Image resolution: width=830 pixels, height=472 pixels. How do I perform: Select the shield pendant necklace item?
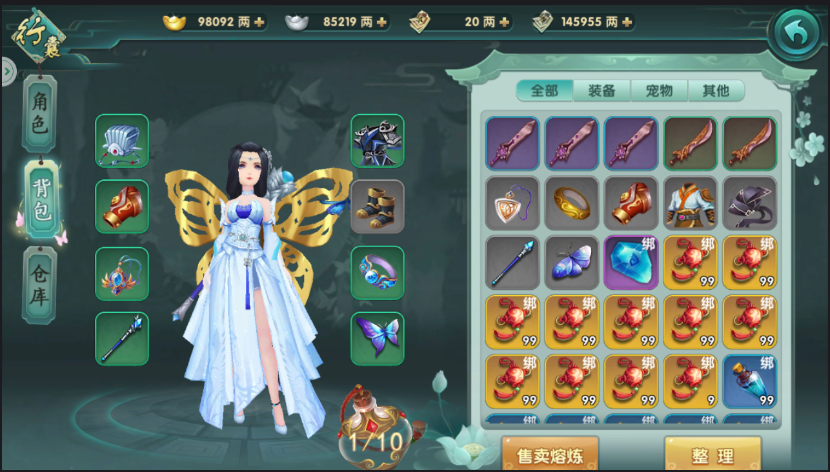coord(512,204)
